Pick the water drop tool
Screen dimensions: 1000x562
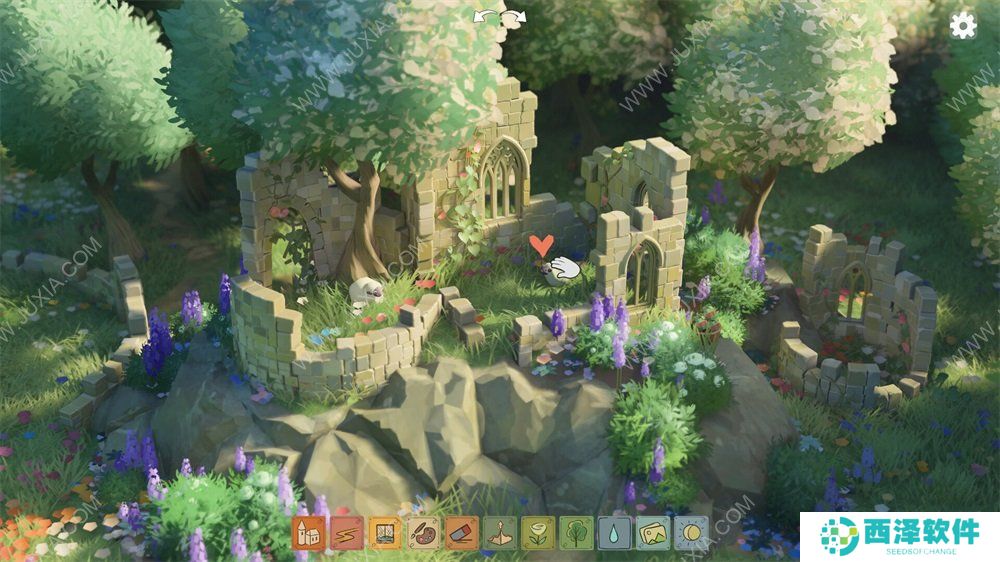click(x=614, y=532)
